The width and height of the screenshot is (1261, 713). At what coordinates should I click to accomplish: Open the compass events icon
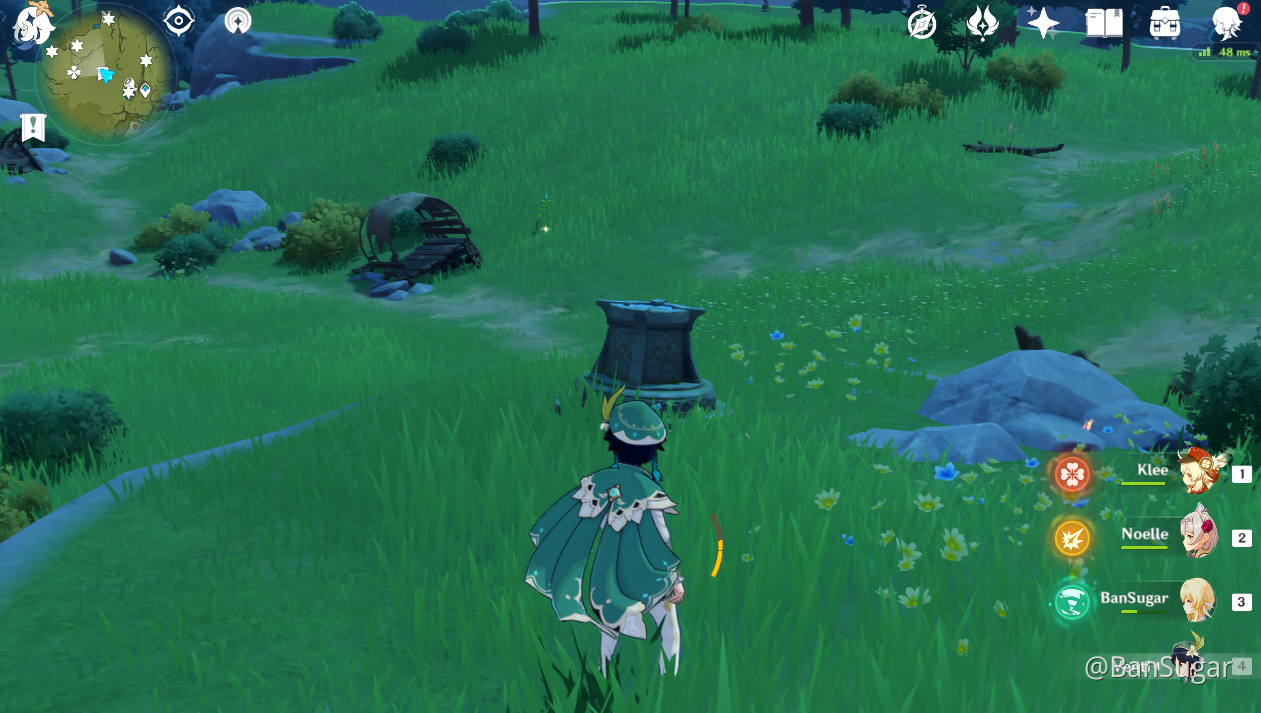pyautogui.click(x=921, y=23)
